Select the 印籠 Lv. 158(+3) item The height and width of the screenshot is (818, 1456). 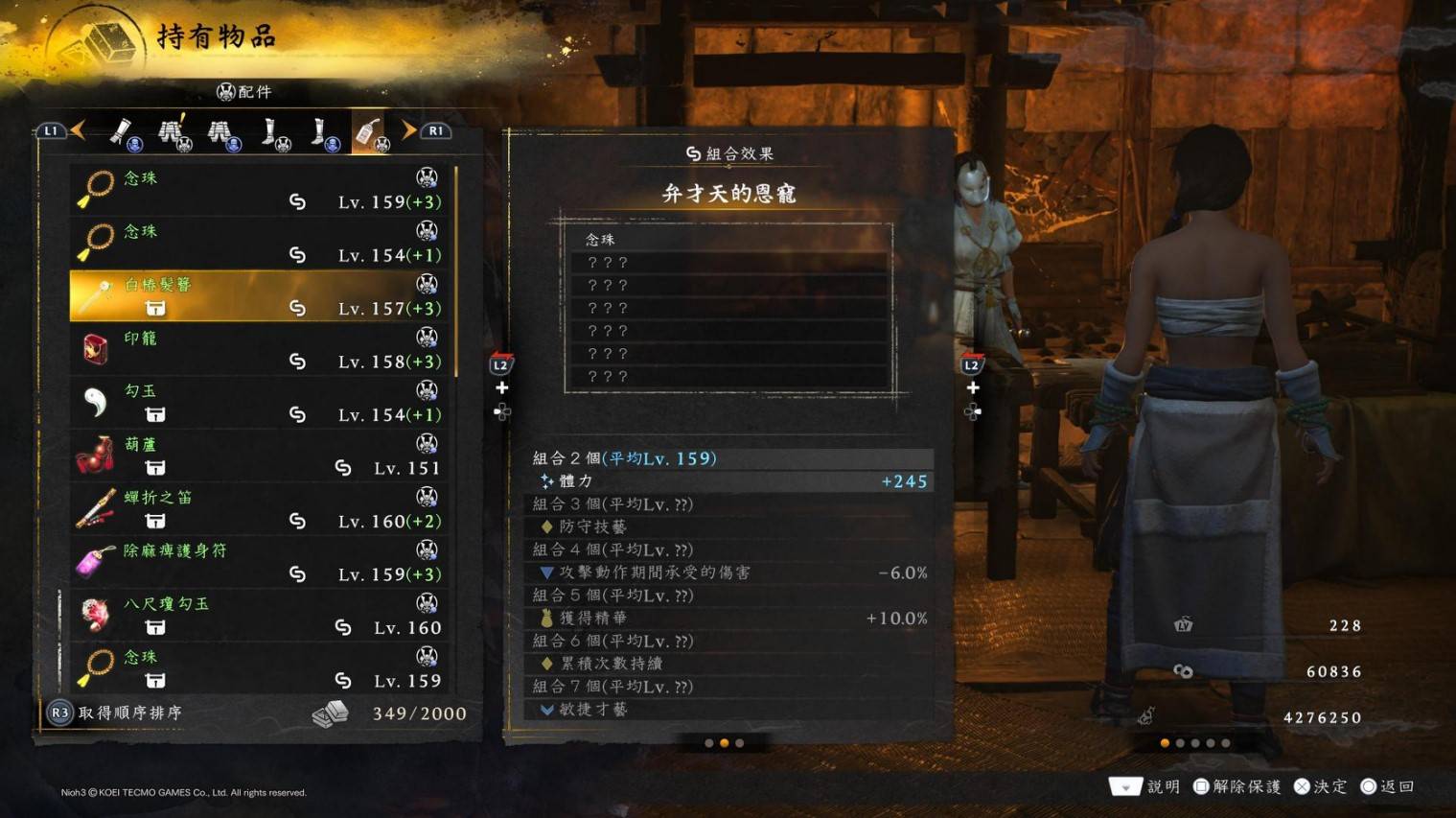pos(261,349)
